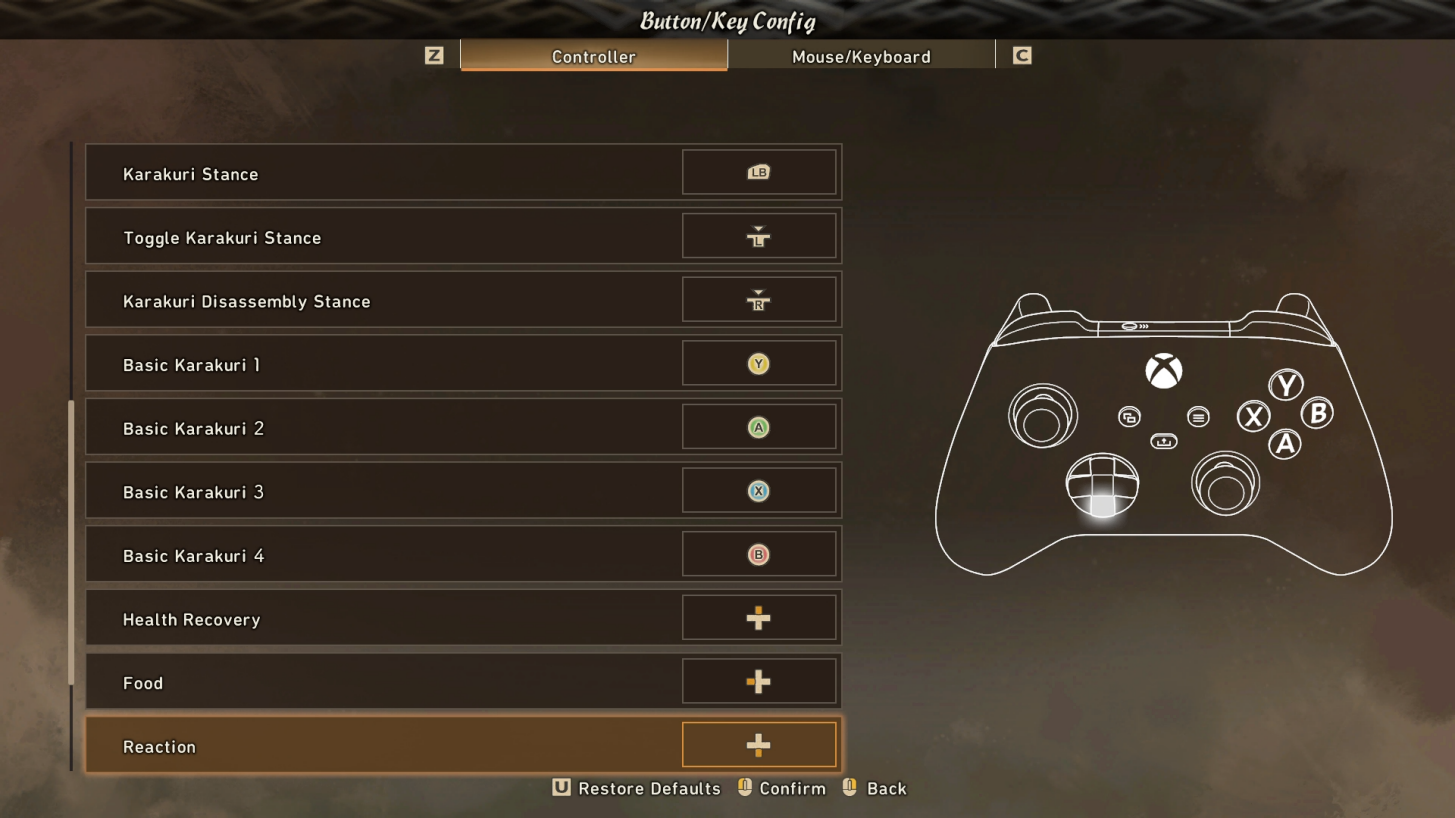The width and height of the screenshot is (1455, 818).
Task: Open the Mouse/Keyboard tab
Action: pos(862,57)
